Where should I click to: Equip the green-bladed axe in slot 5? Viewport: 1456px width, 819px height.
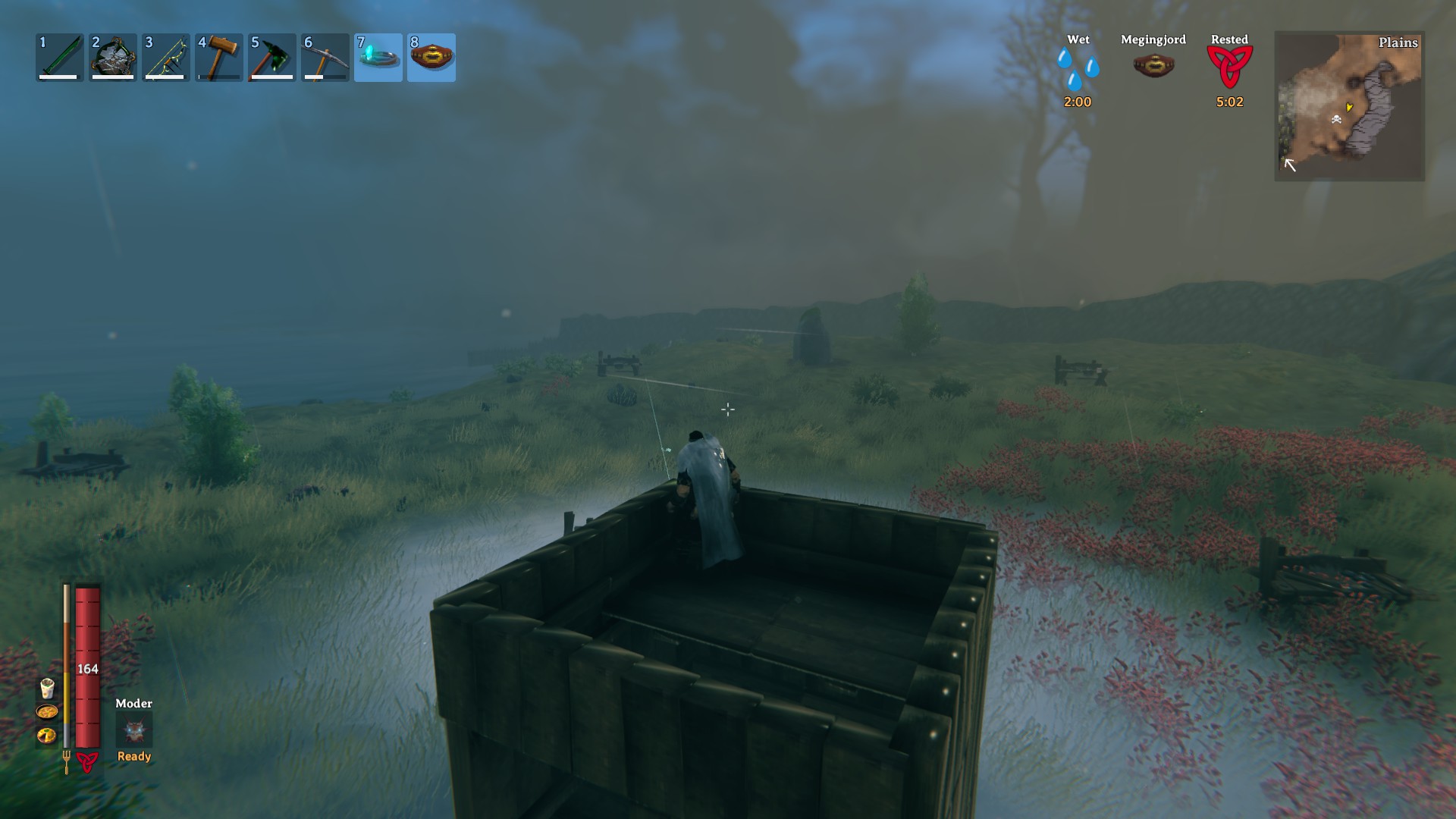[x=272, y=57]
